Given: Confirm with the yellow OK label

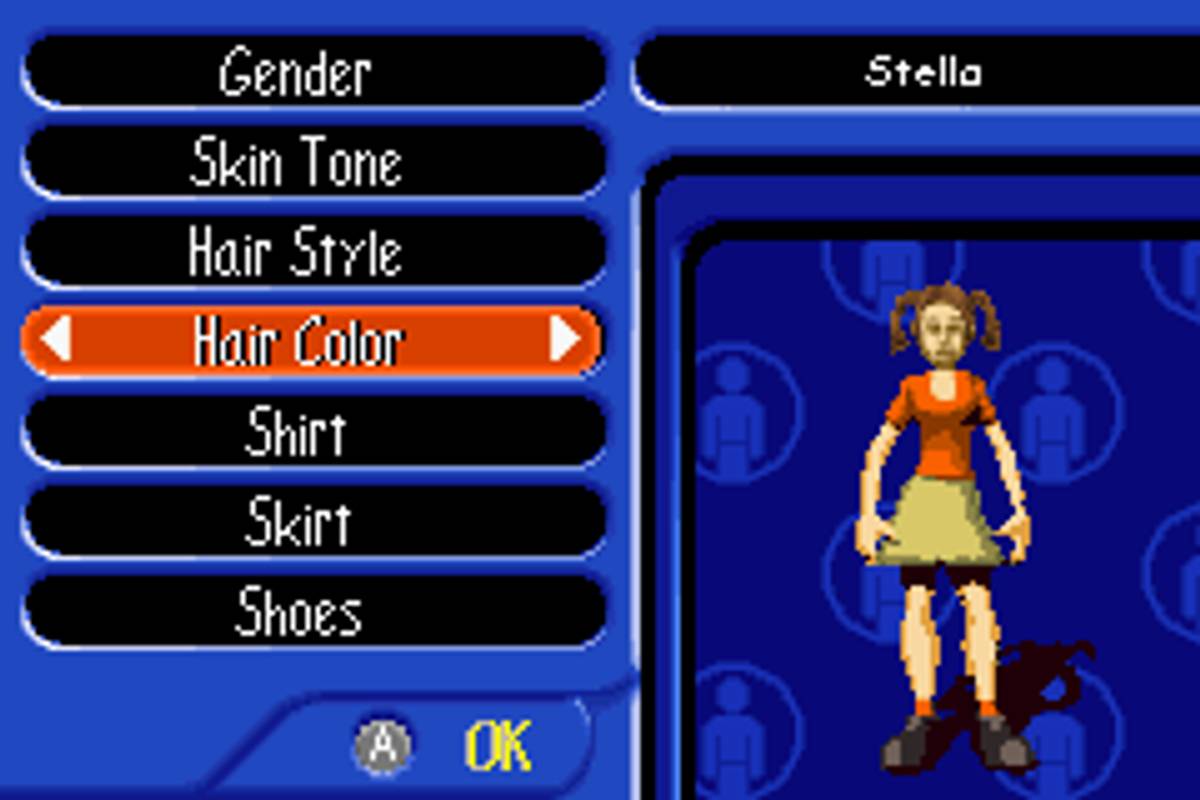Looking at the screenshot, I should [x=497, y=746].
